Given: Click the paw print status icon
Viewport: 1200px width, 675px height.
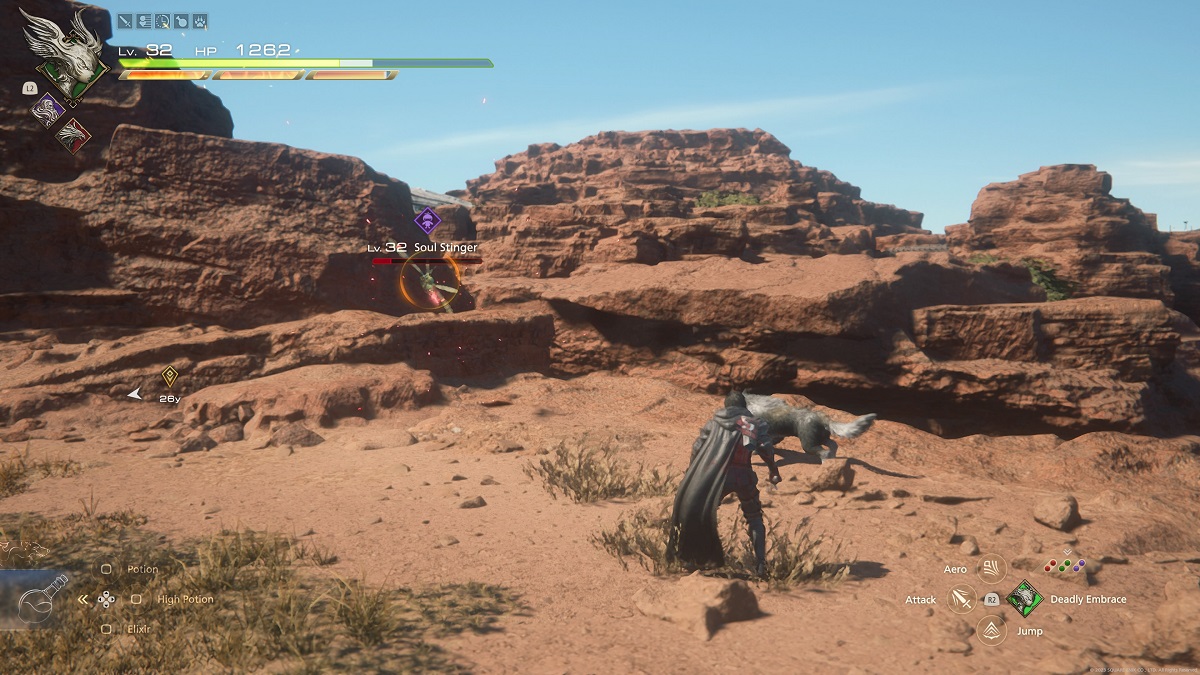Looking at the screenshot, I should point(200,20).
